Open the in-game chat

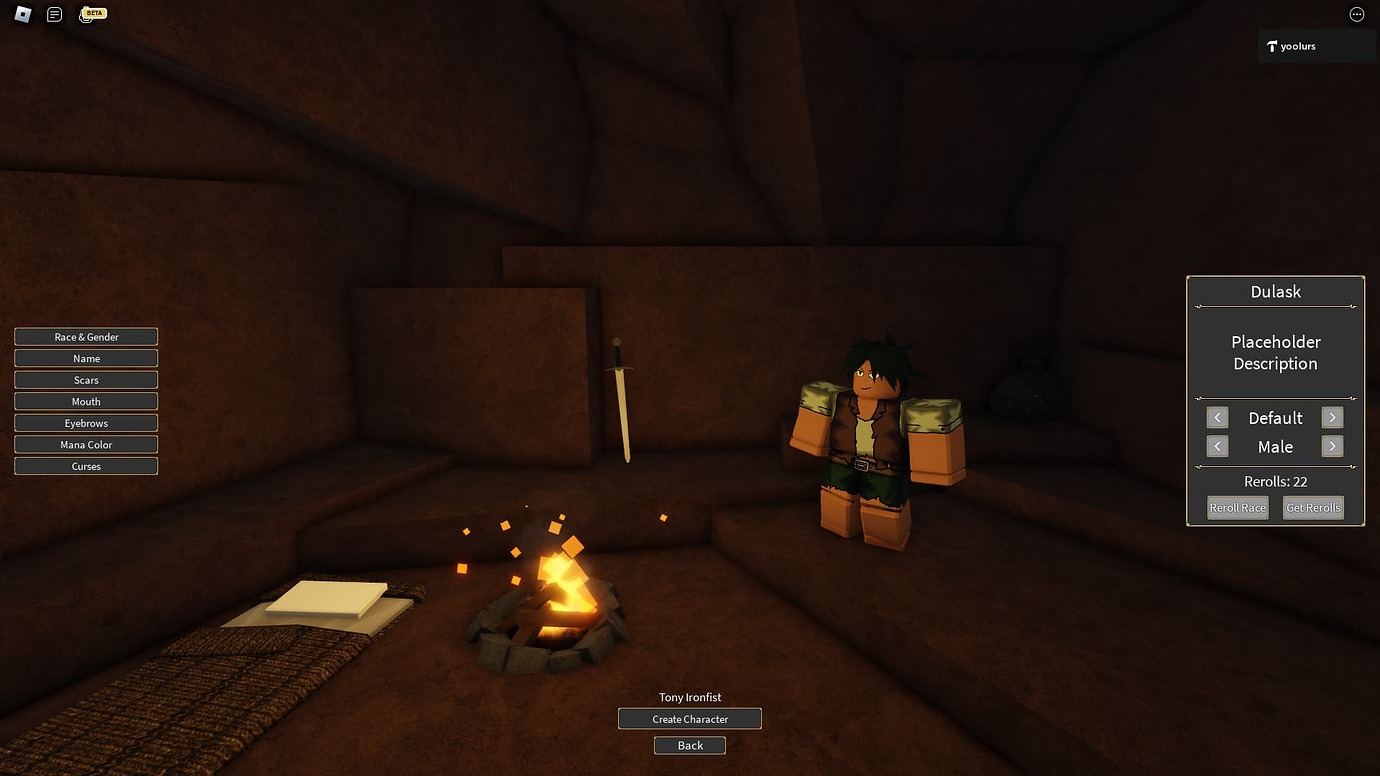point(54,14)
